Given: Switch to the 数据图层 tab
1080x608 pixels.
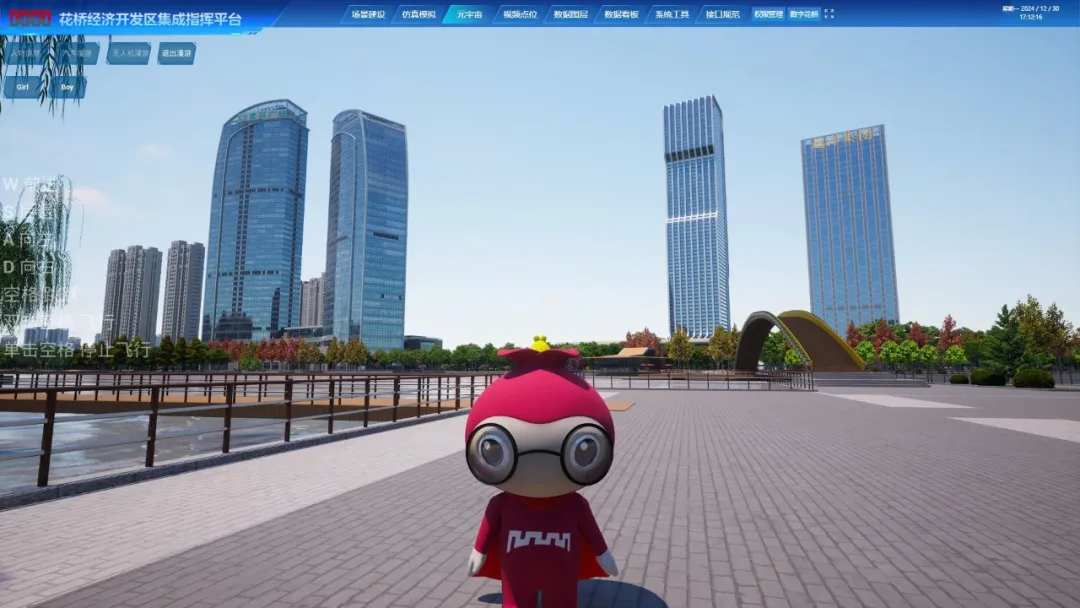Looking at the screenshot, I should [x=570, y=14].
